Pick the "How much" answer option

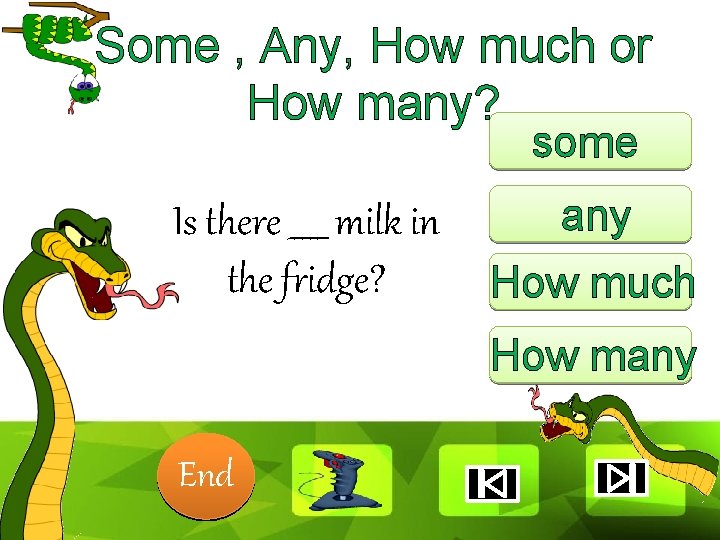(591, 284)
